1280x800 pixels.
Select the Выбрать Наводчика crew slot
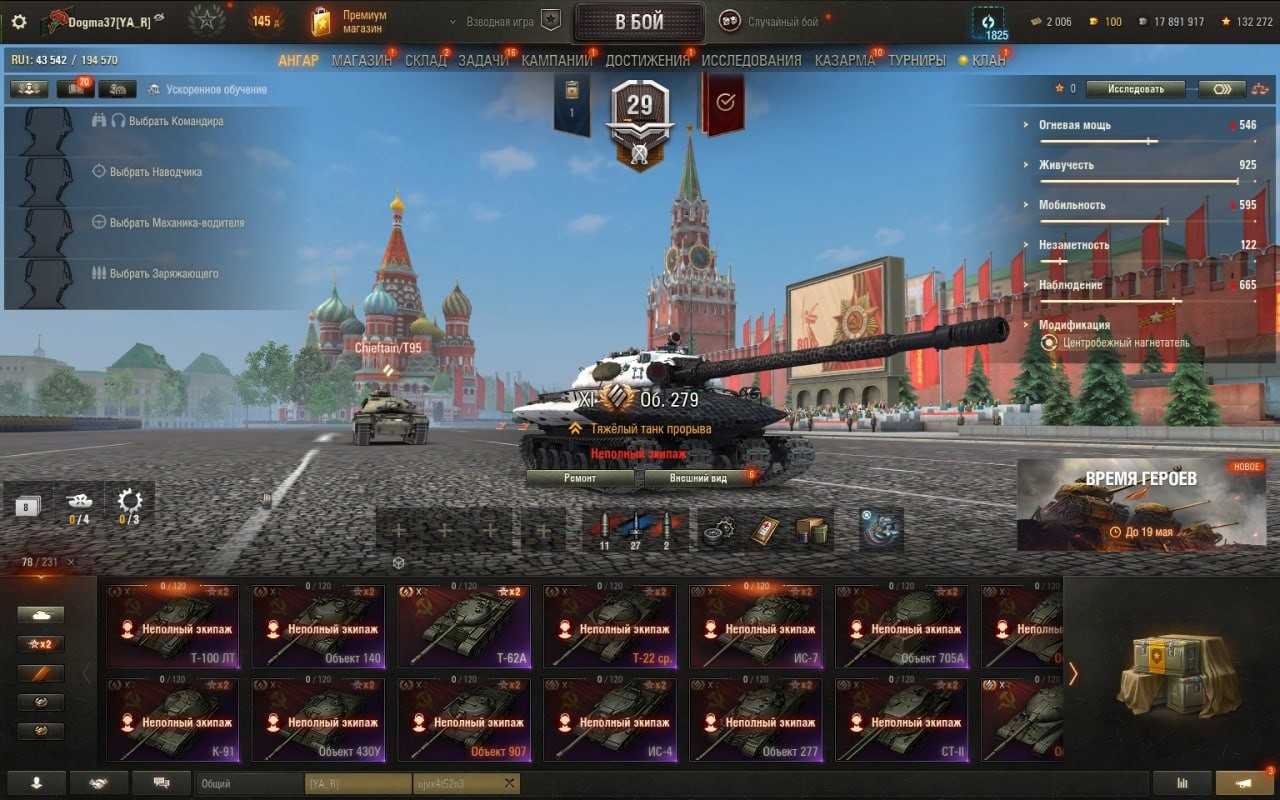(x=155, y=172)
